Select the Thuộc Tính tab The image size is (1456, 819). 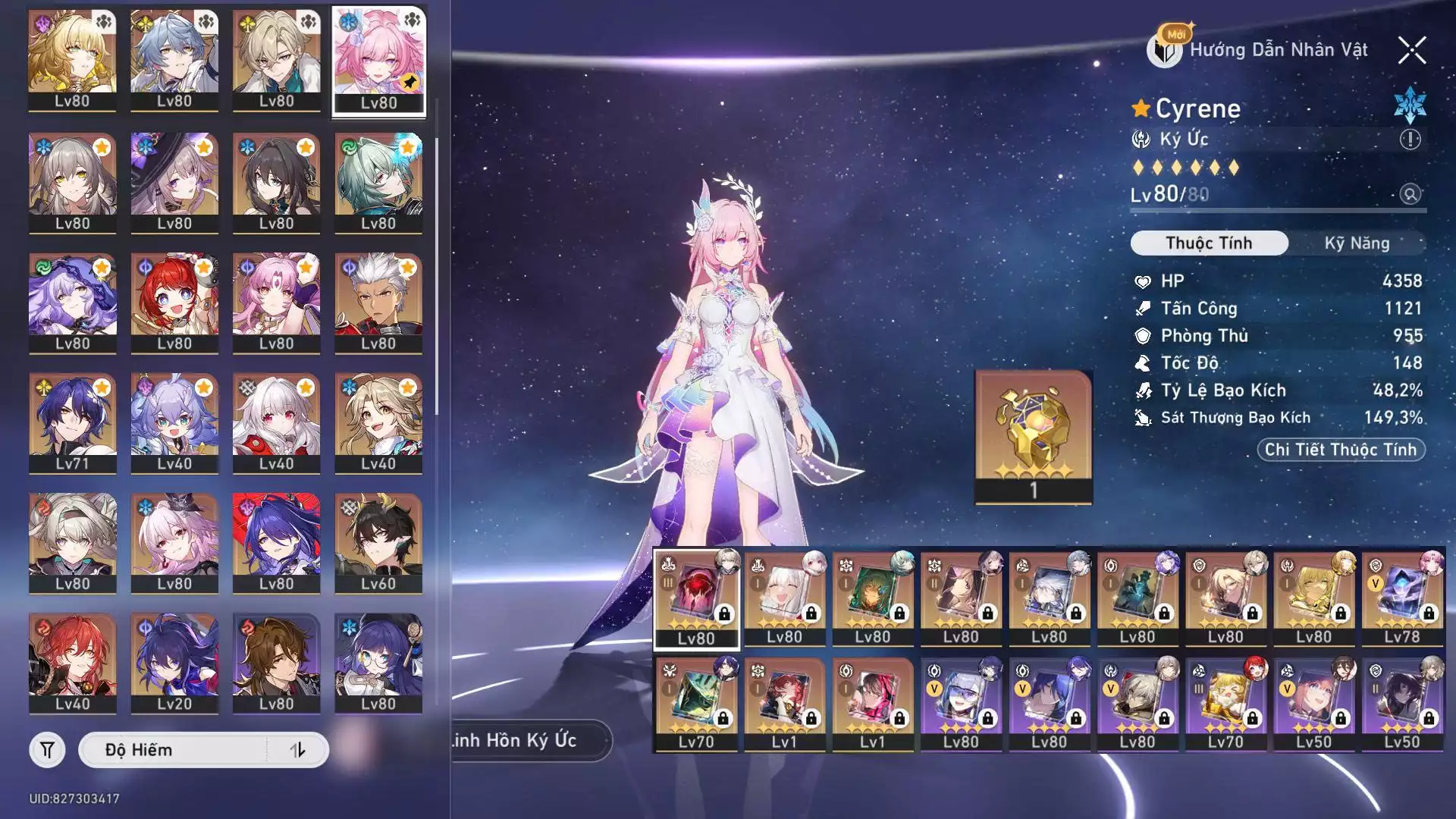(1209, 243)
